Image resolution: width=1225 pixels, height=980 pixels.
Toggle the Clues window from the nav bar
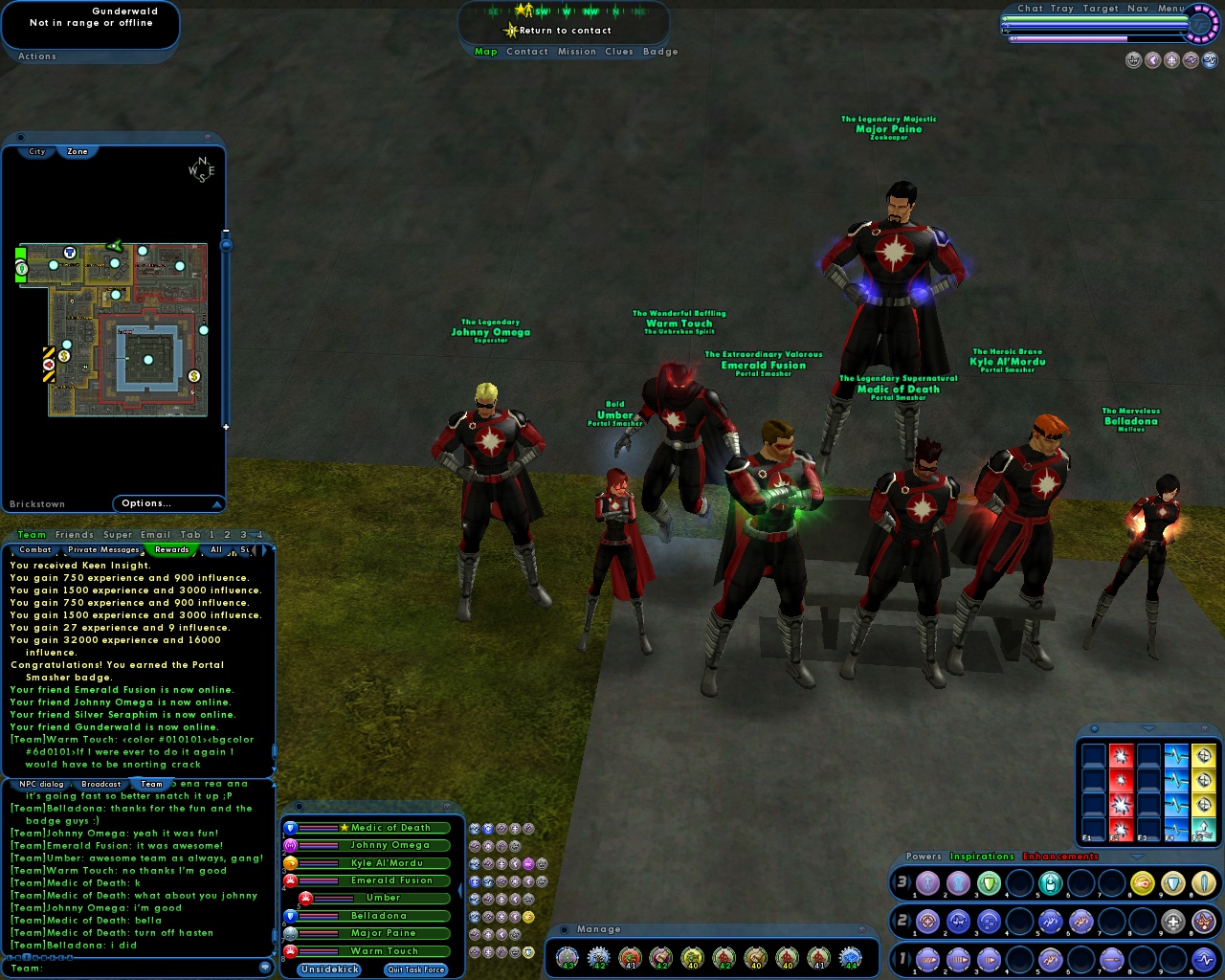(619, 52)
